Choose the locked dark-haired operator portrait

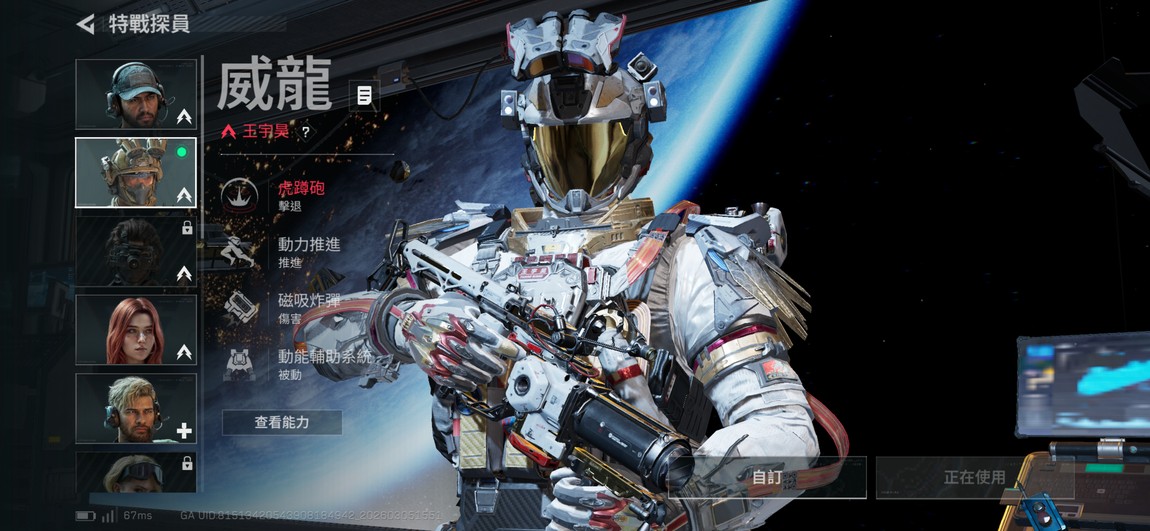(136, 251)
